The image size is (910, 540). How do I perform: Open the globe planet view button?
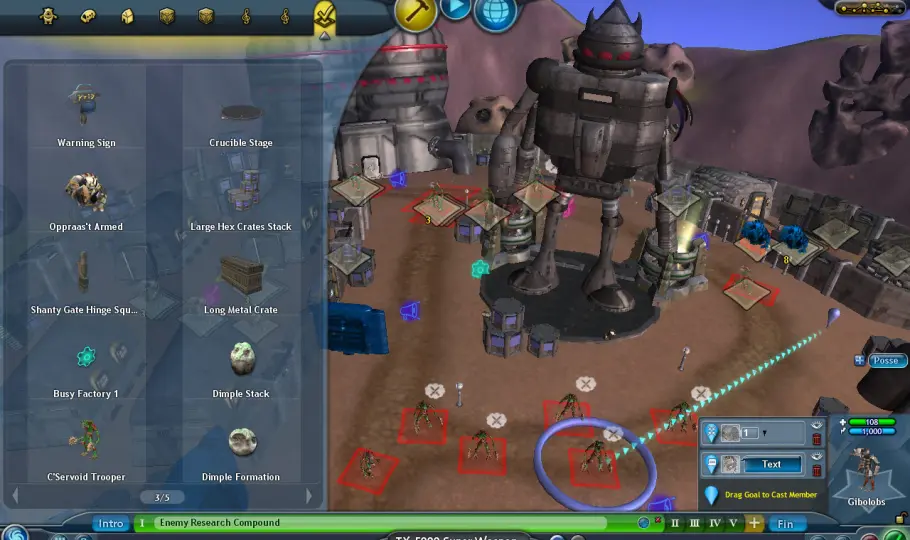[495, 12]
